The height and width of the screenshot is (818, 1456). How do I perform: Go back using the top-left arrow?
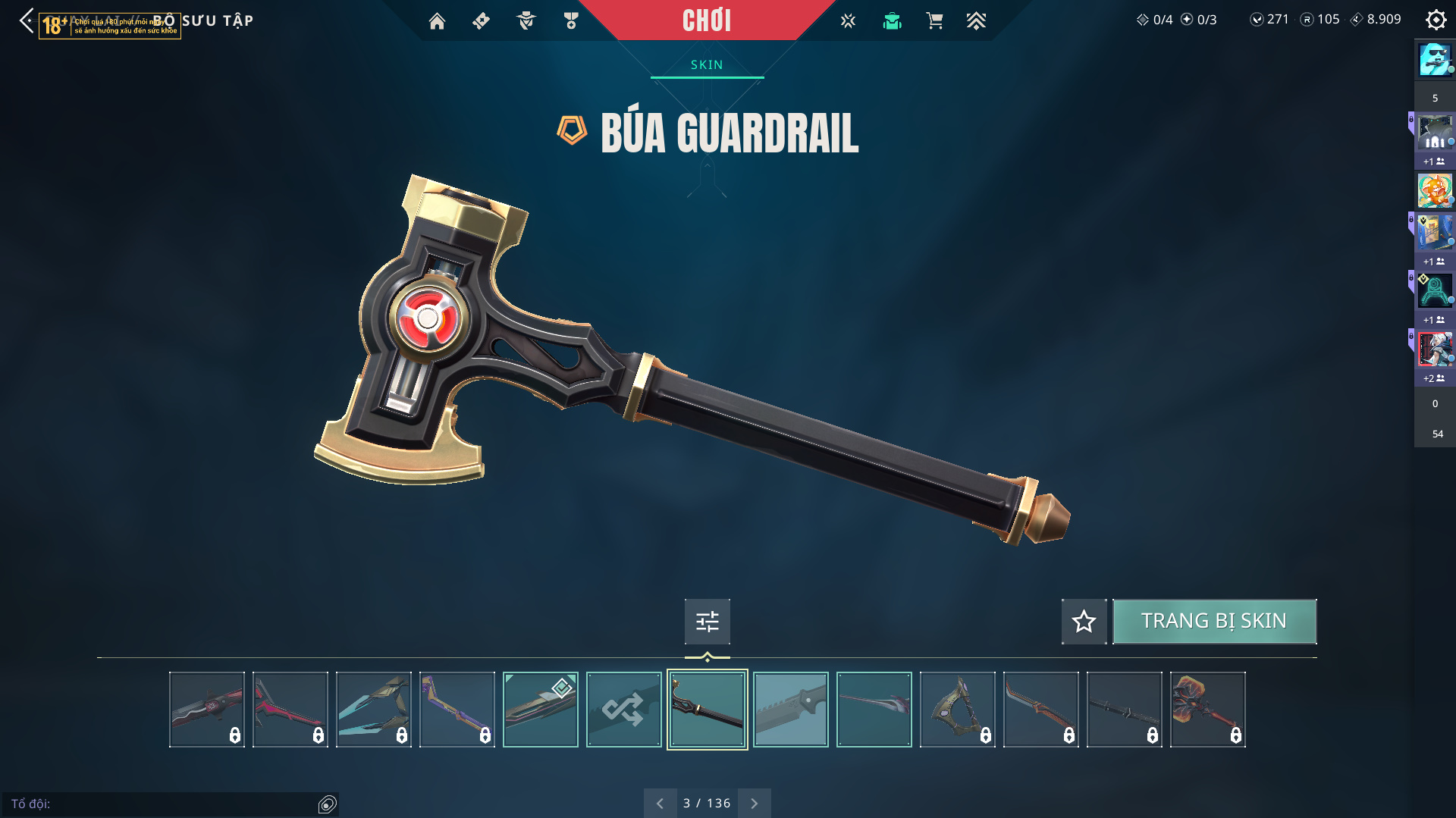(x=27, y=20)
